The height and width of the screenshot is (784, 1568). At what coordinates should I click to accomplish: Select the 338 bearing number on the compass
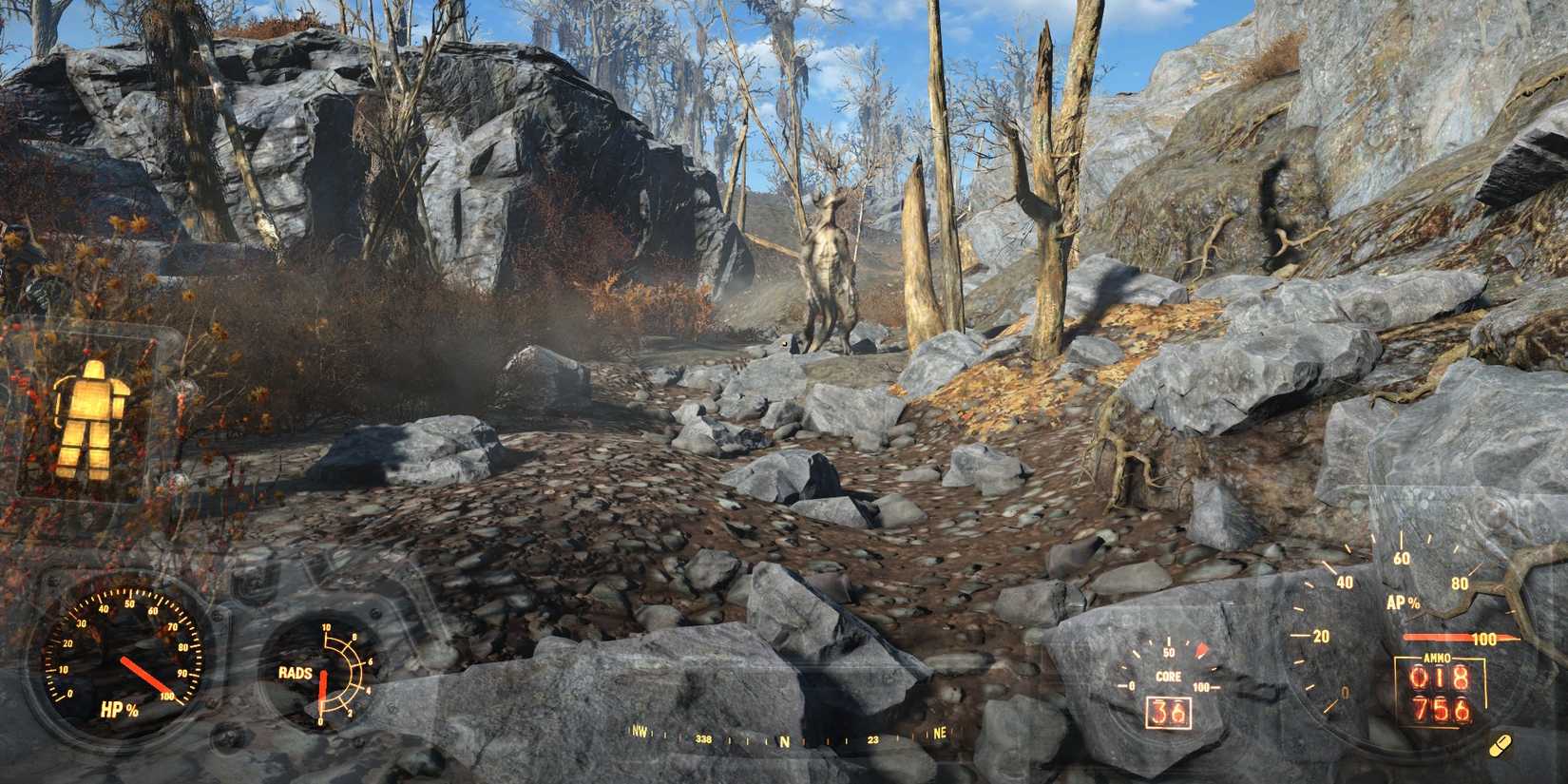(x=705, y=736)
